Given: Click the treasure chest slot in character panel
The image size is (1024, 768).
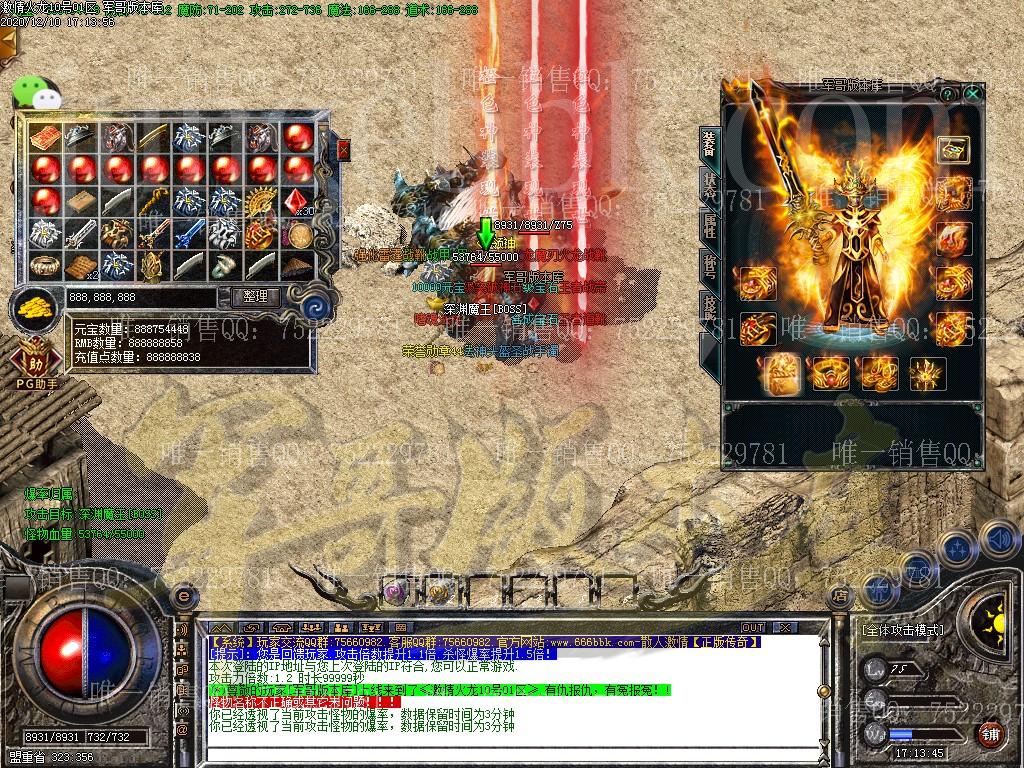Looking at the screenshot, I should click(x=952, y=149).
